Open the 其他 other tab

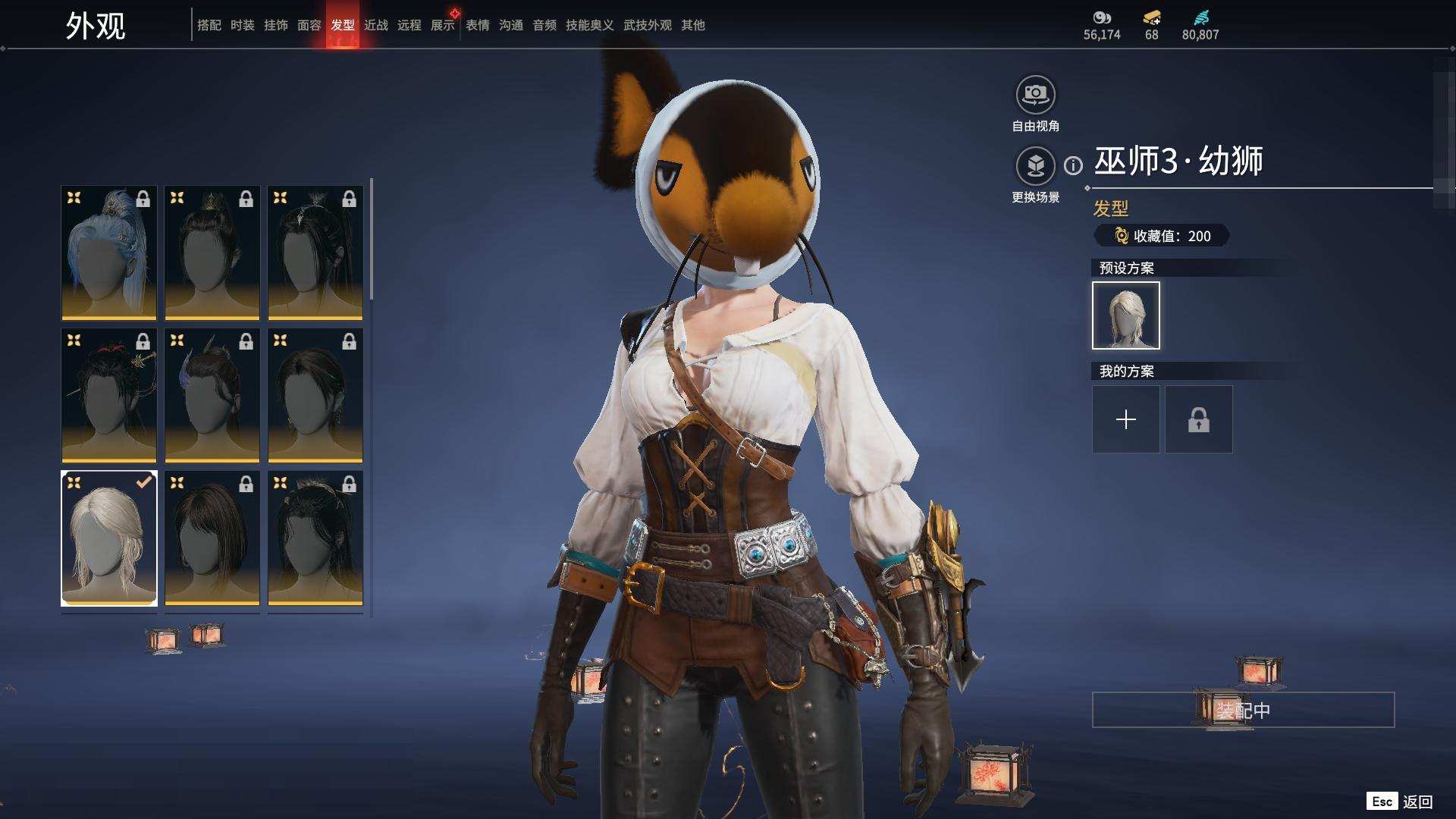click(x=692, y=25)
